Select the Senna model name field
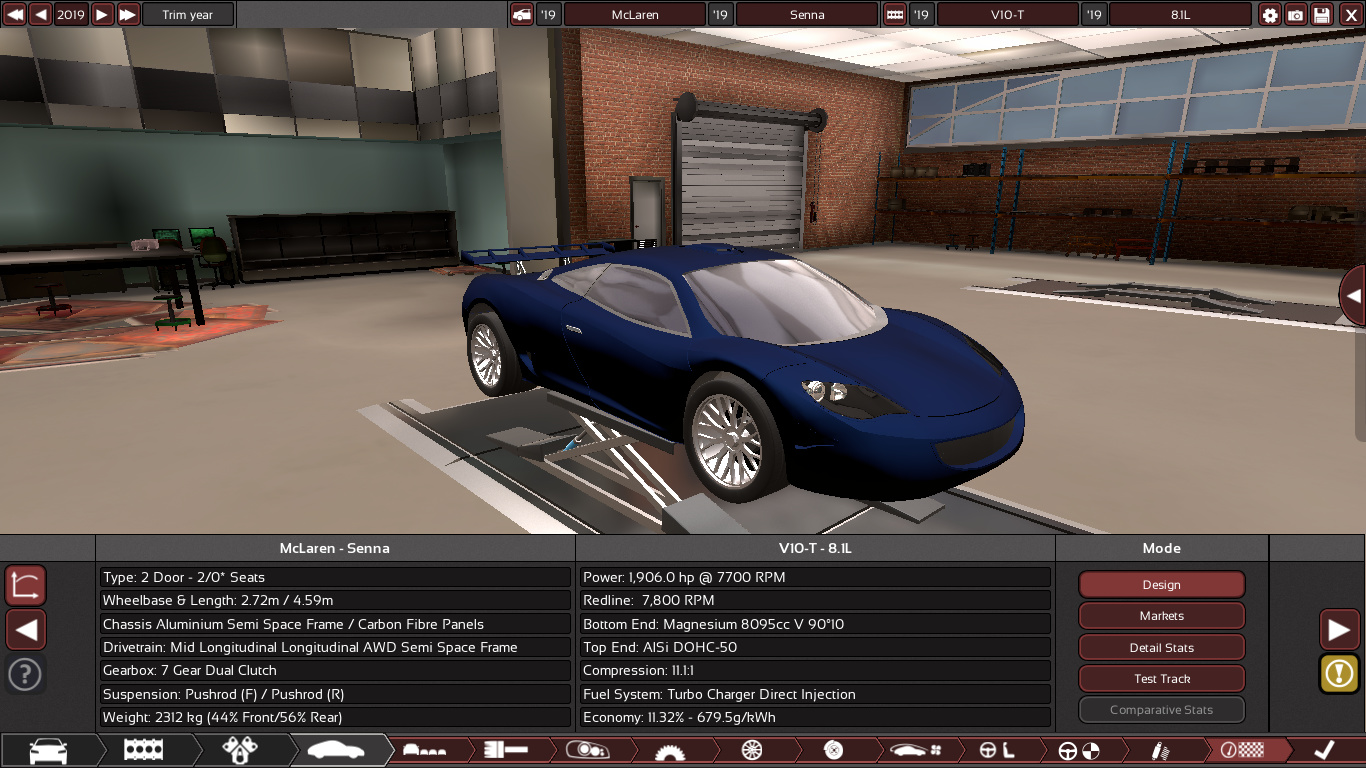1366x768 pixels. pyautogui.click(x=807, y=15)
